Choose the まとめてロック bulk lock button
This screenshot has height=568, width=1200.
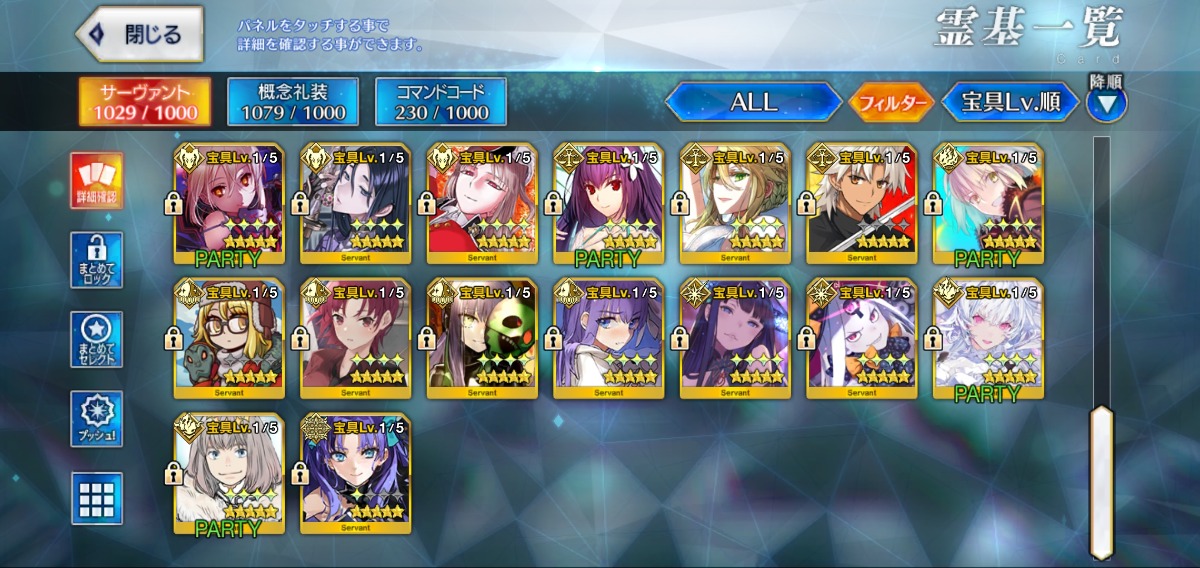(97, 260)
